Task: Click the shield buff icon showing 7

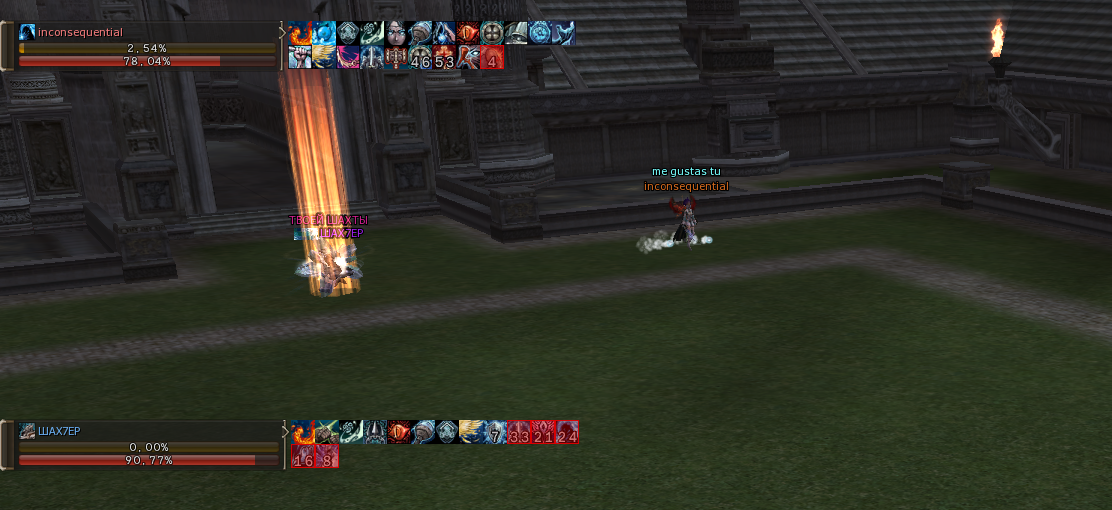Action: tap(495, 432)
